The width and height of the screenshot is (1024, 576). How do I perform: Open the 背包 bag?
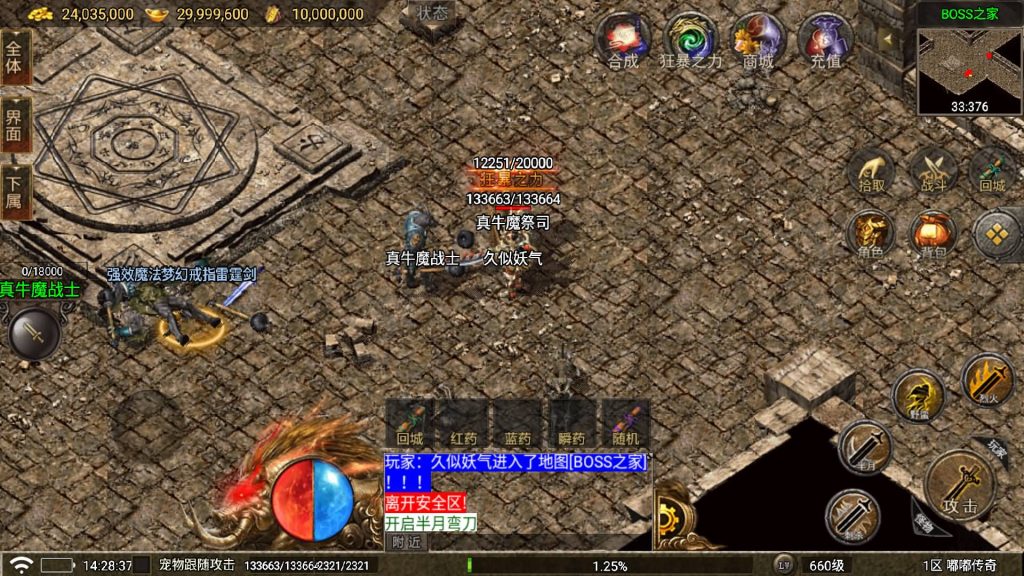[934, 235]
